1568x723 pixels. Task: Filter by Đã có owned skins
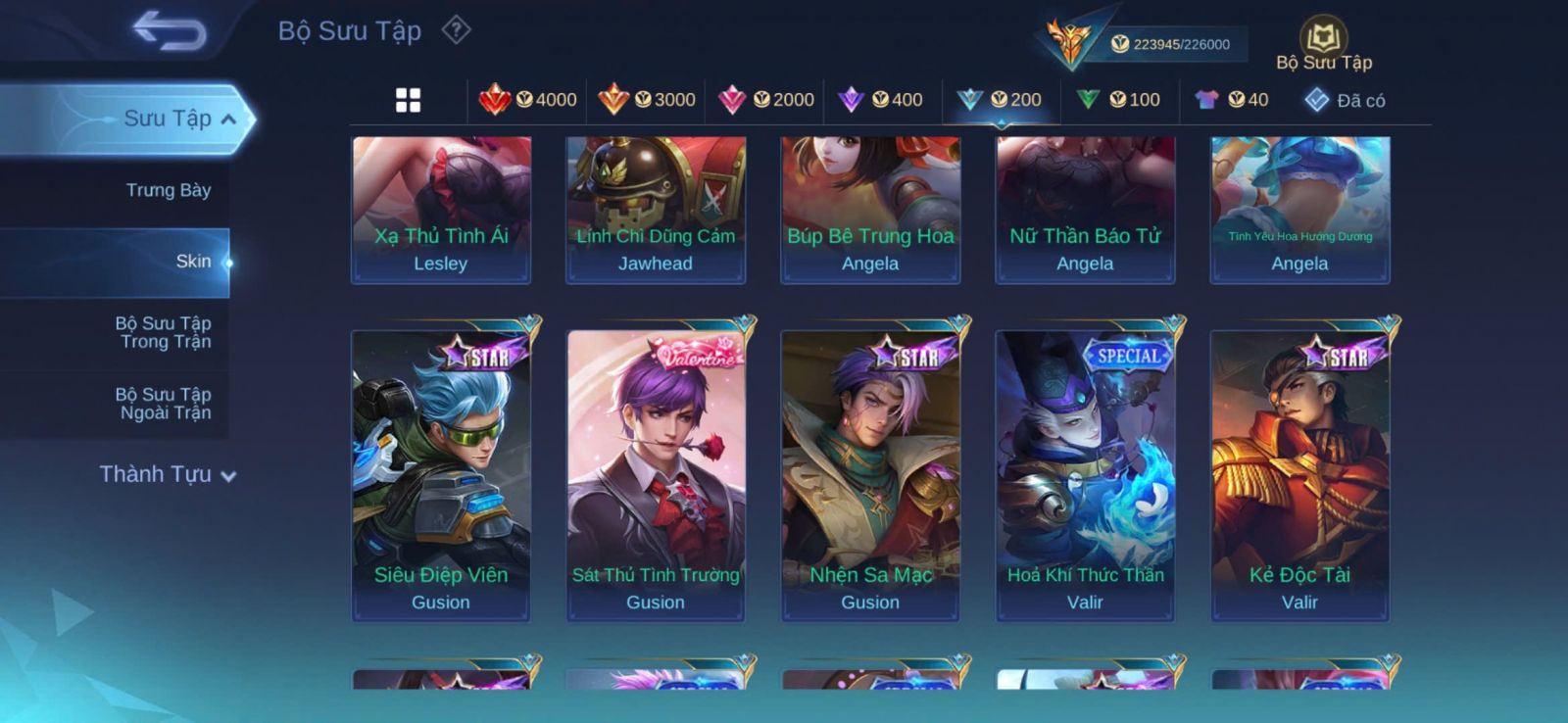[x=1346, y=100]
